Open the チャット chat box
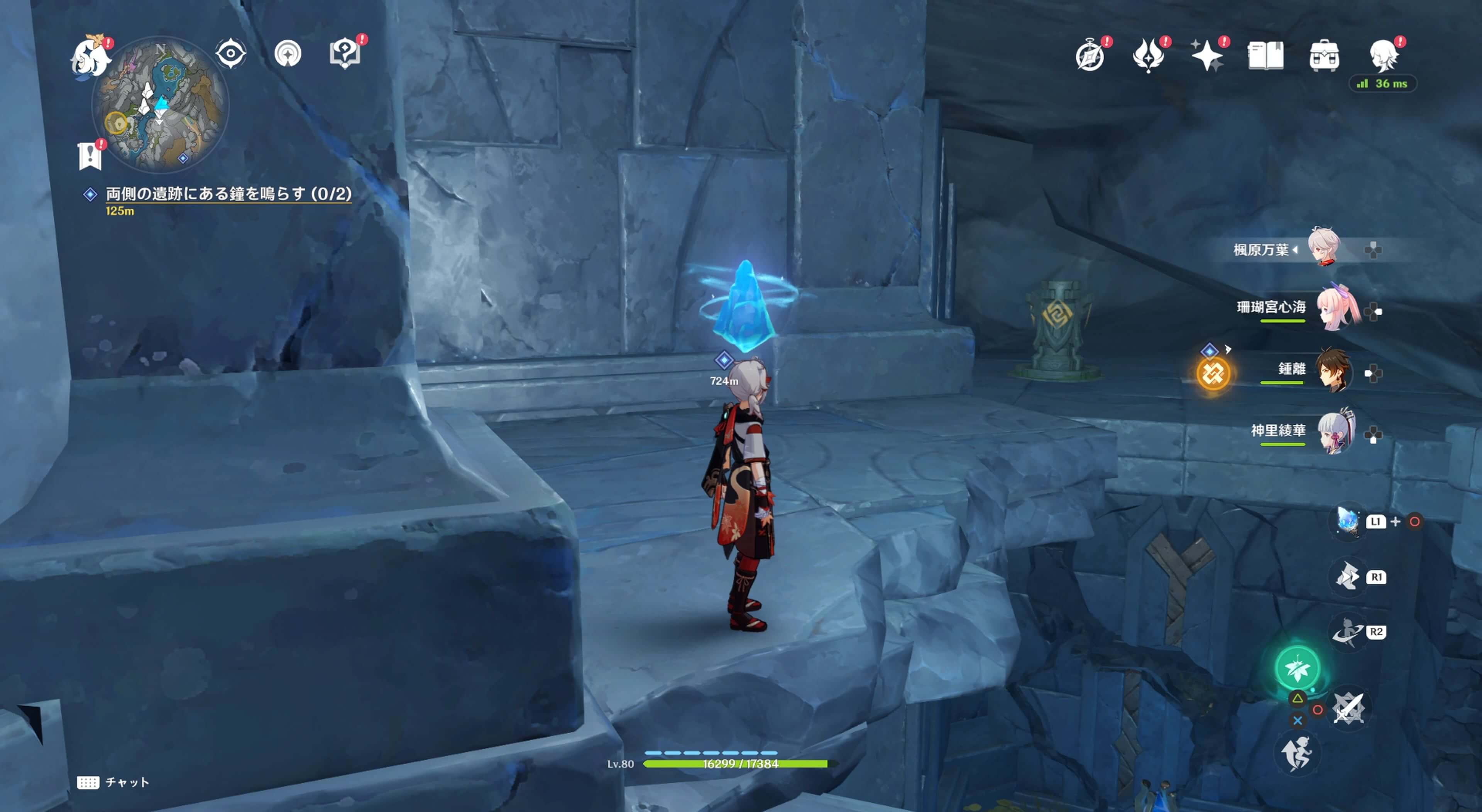Image resolution: width=1482 pixels, height=812 pixels. (x=113, y=782)
